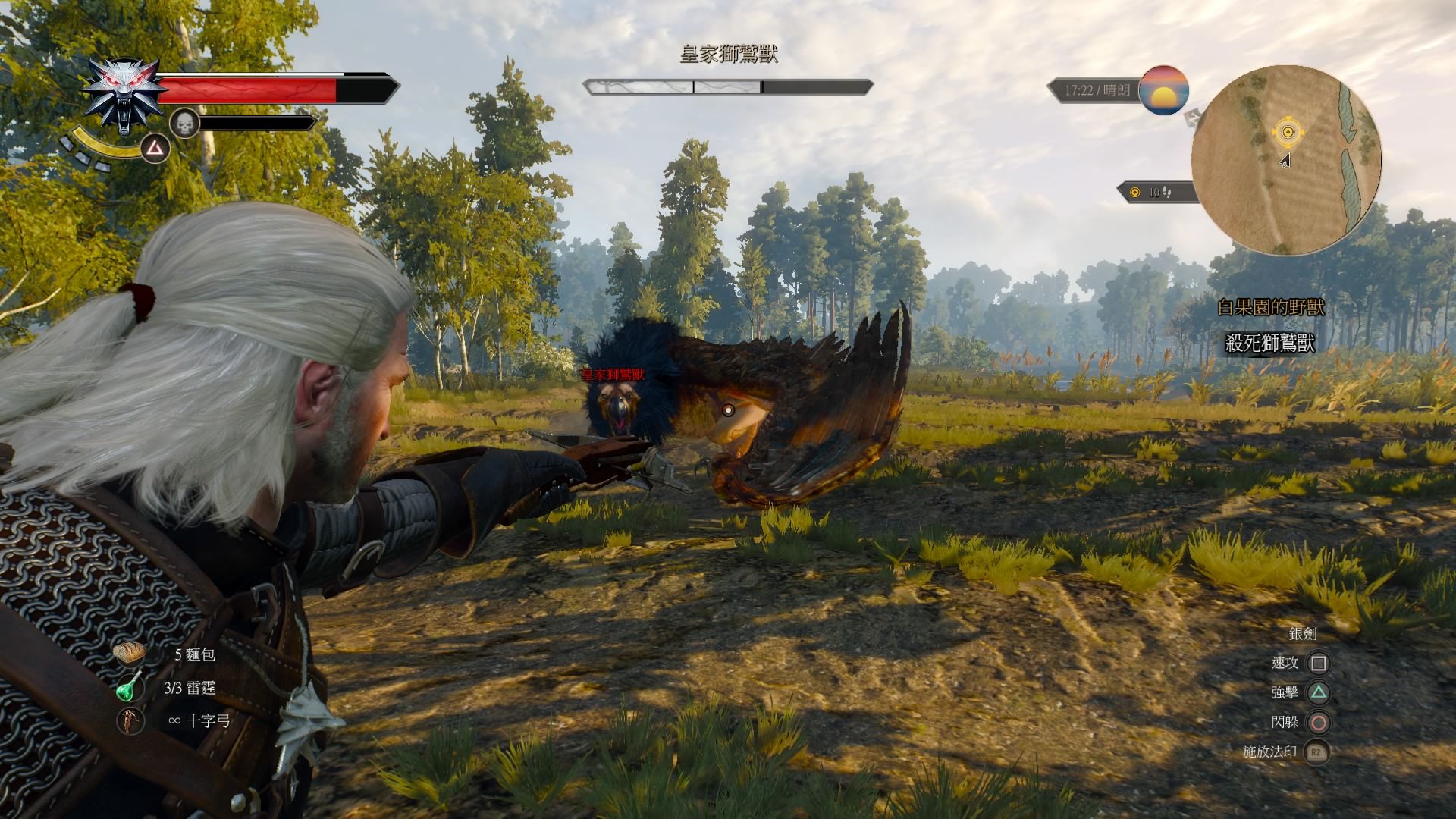This screenshot has width=1456, height=819.
Task: Click the yellow quest marker on minimap
Action: click(x=1287, y=133)
